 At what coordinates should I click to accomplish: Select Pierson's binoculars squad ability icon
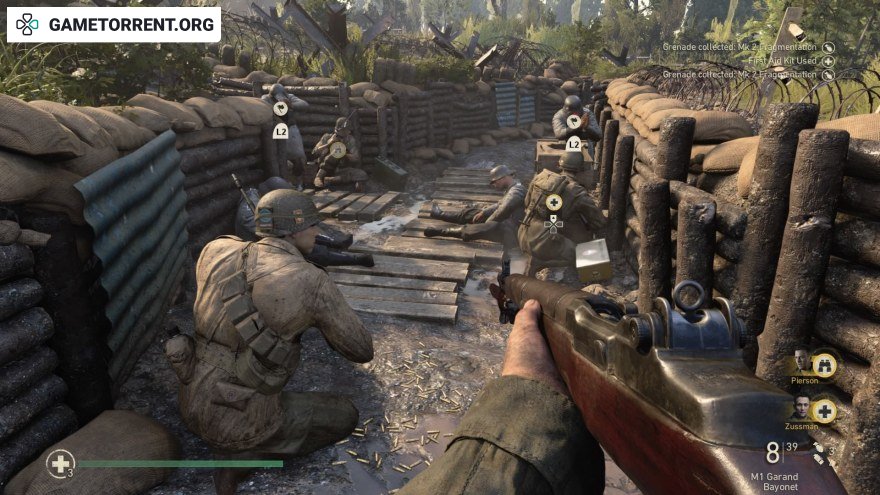point(824,365)
